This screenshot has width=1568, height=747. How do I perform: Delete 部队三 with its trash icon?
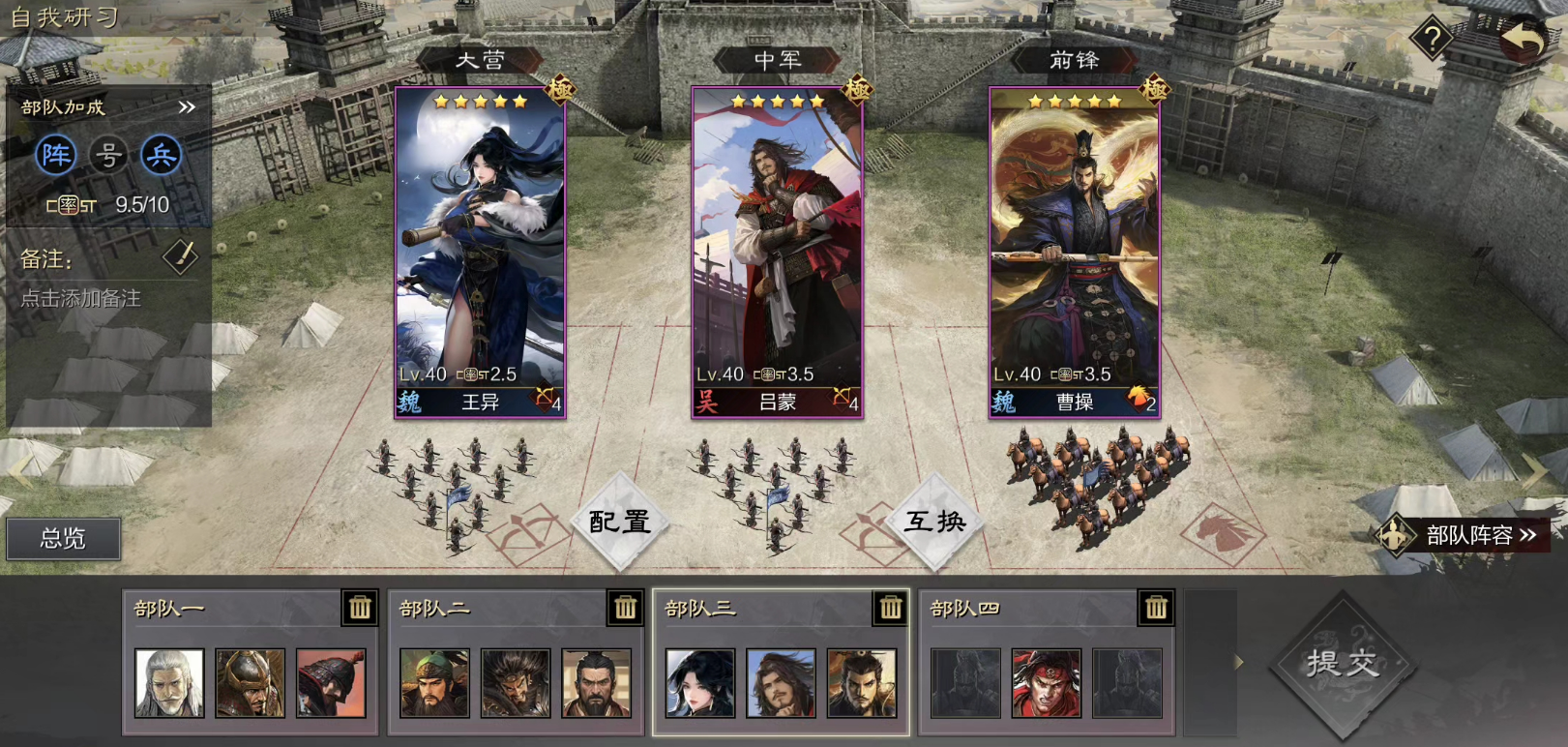pyautogui.click(x=890, y=608)
